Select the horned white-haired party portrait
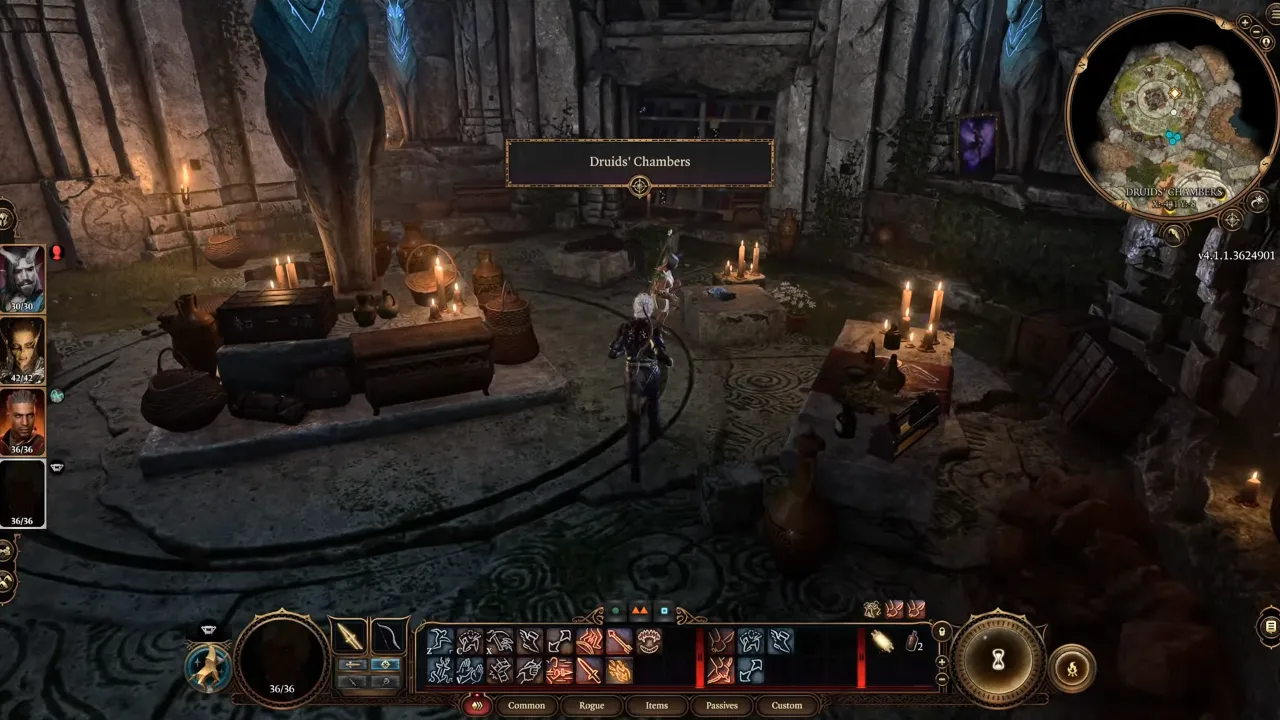Viewport: 1280px width, 720px height. (22, 276)
